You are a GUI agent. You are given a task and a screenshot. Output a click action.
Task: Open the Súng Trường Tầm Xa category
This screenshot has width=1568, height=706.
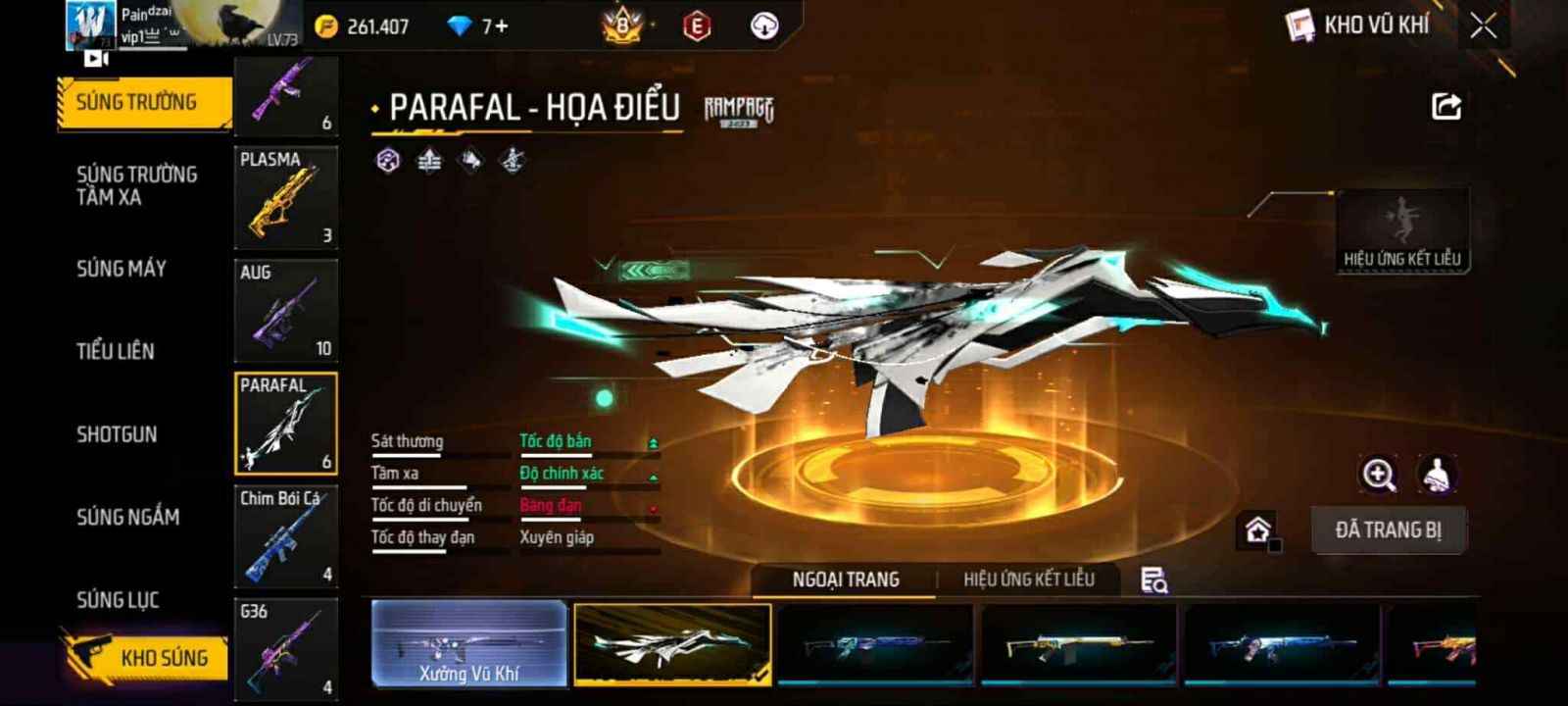pos(137,185)
